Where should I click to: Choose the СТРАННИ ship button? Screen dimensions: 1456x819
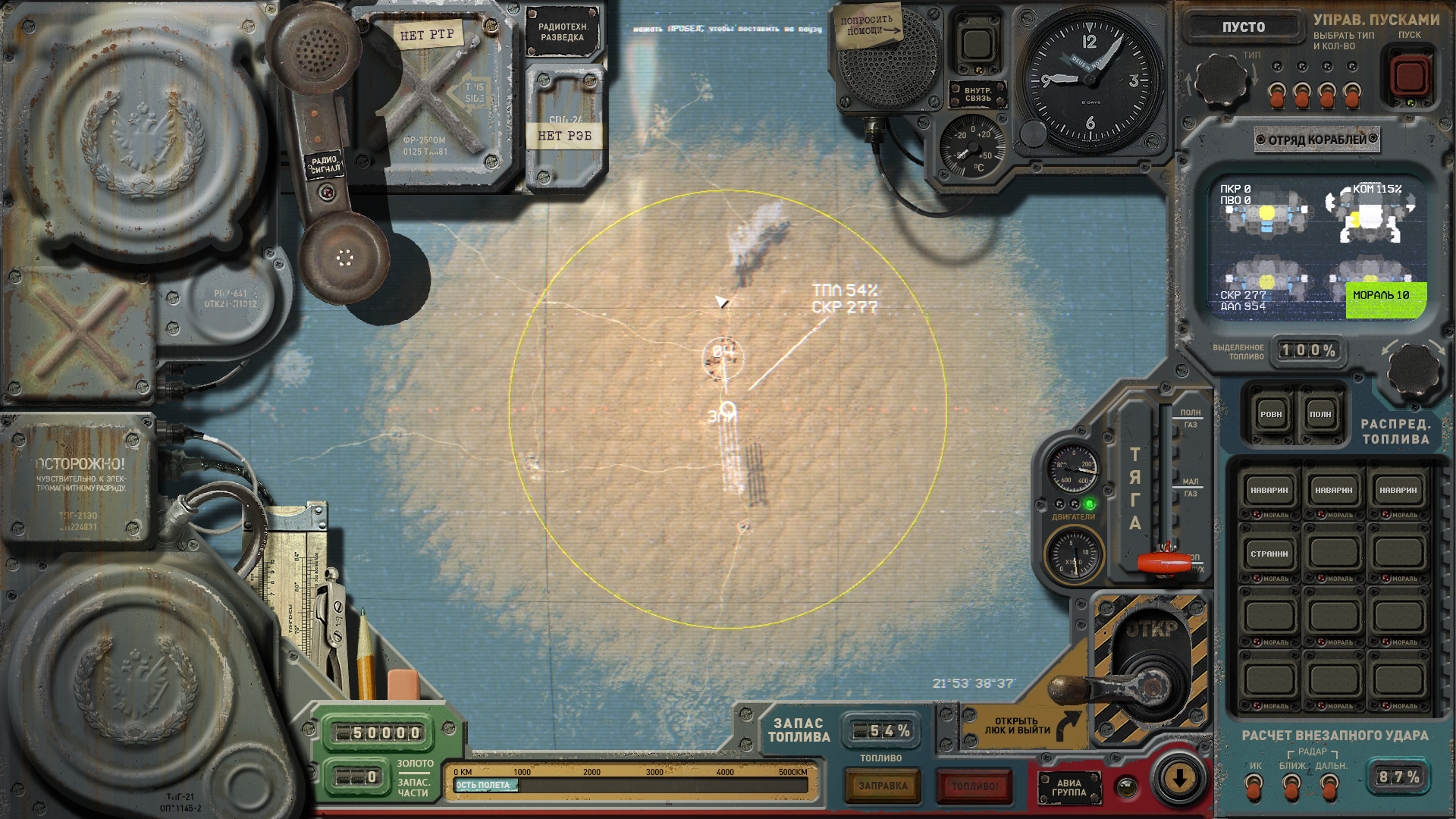[x=1269, y=554]
